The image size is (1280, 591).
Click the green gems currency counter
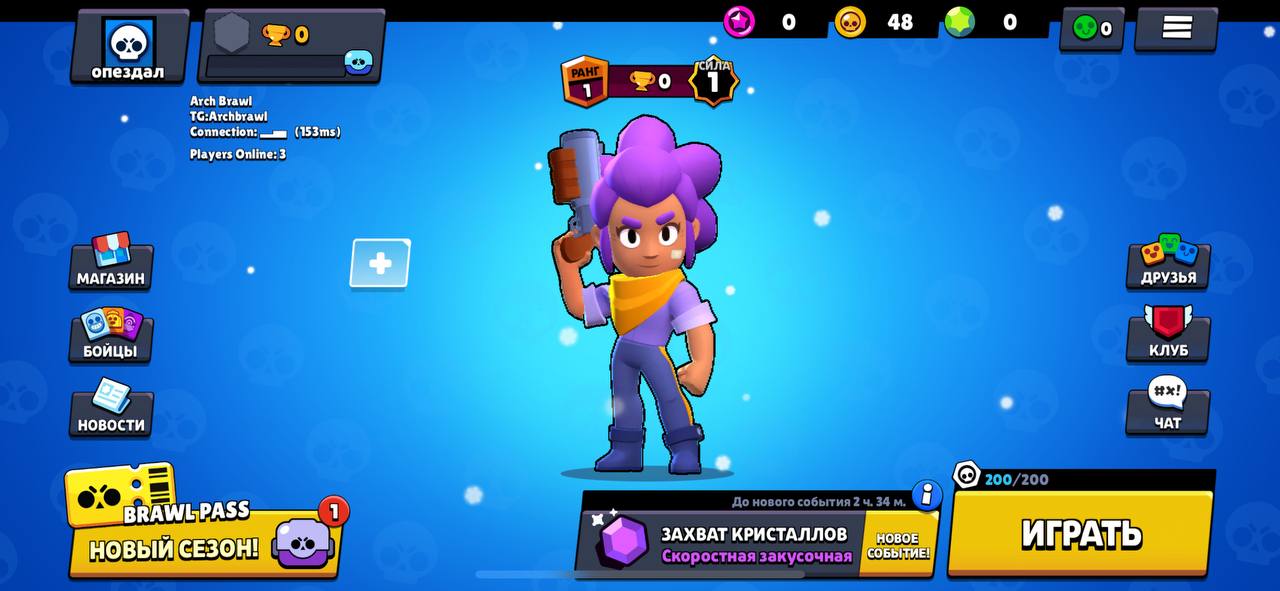tap(985, 22)
